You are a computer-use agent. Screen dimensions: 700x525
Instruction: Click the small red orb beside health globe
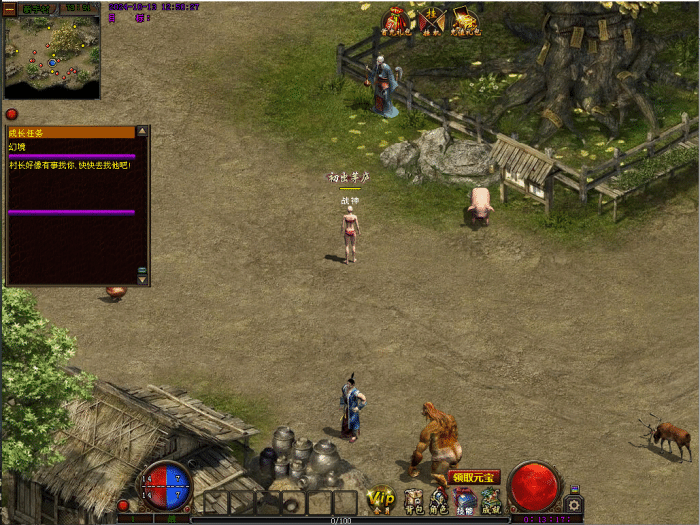(x=124, y=505)
